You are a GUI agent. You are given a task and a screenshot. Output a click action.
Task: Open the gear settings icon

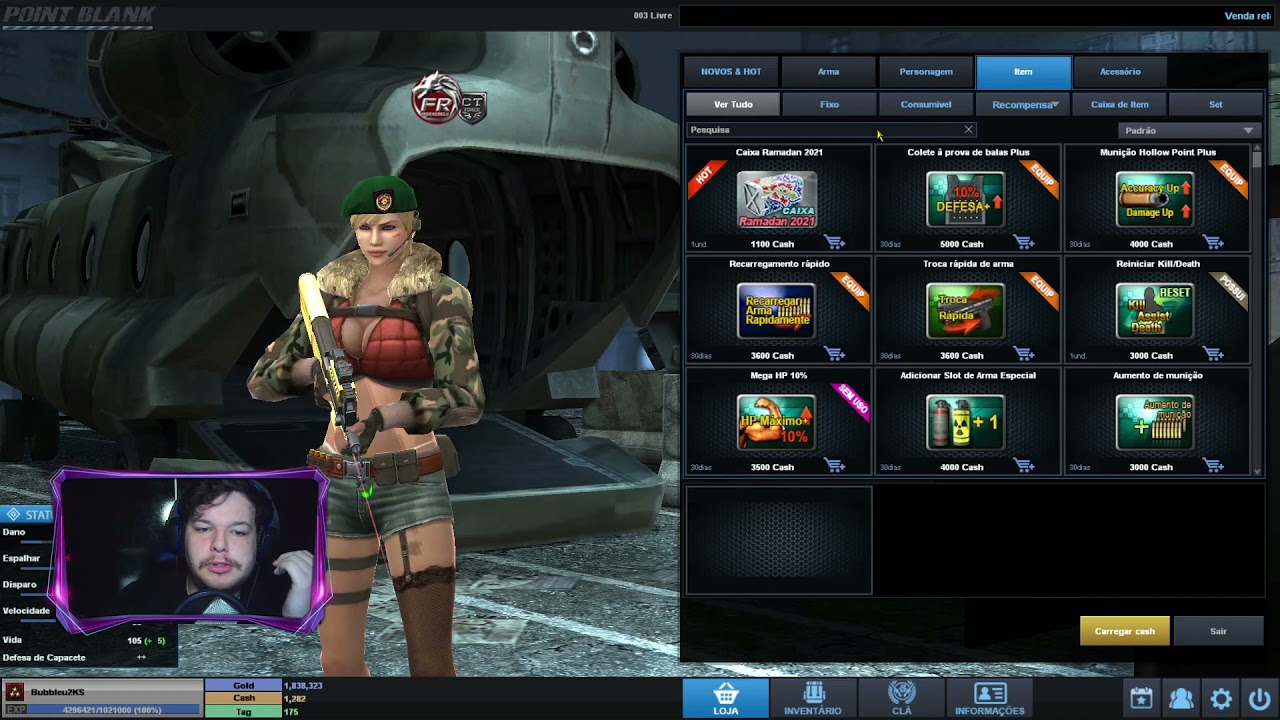click(1220, 698)
